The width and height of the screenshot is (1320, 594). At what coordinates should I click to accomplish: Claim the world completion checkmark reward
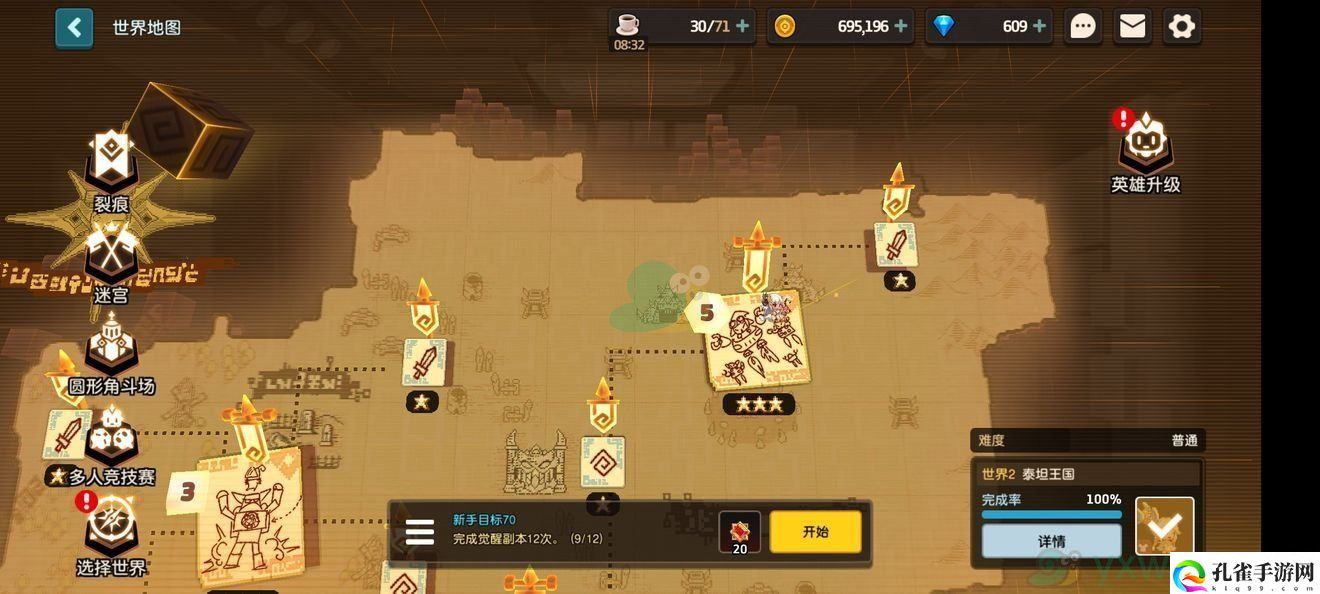tap(1164, 525)
